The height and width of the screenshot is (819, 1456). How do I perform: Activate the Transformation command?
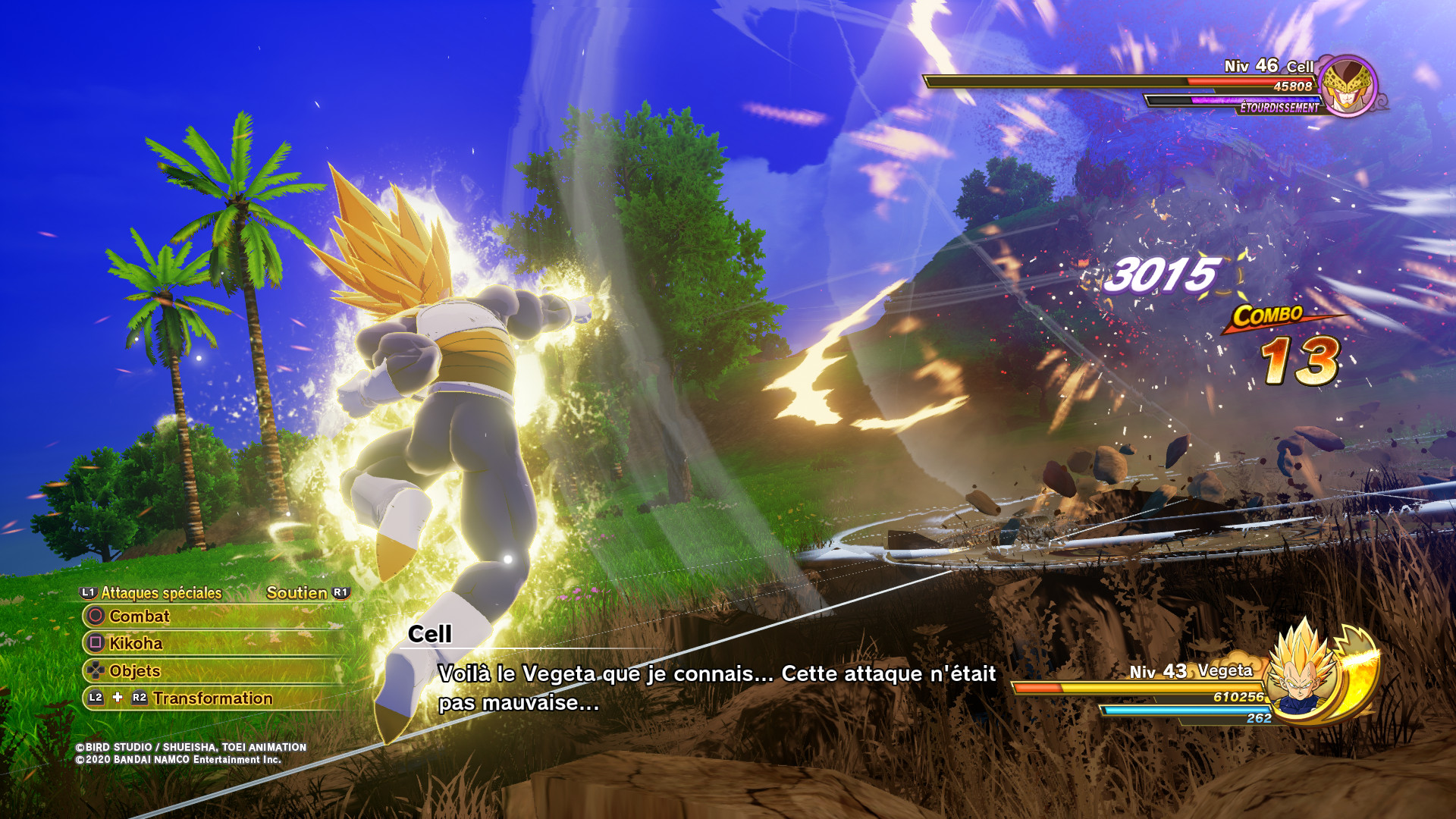coord(212,698)
